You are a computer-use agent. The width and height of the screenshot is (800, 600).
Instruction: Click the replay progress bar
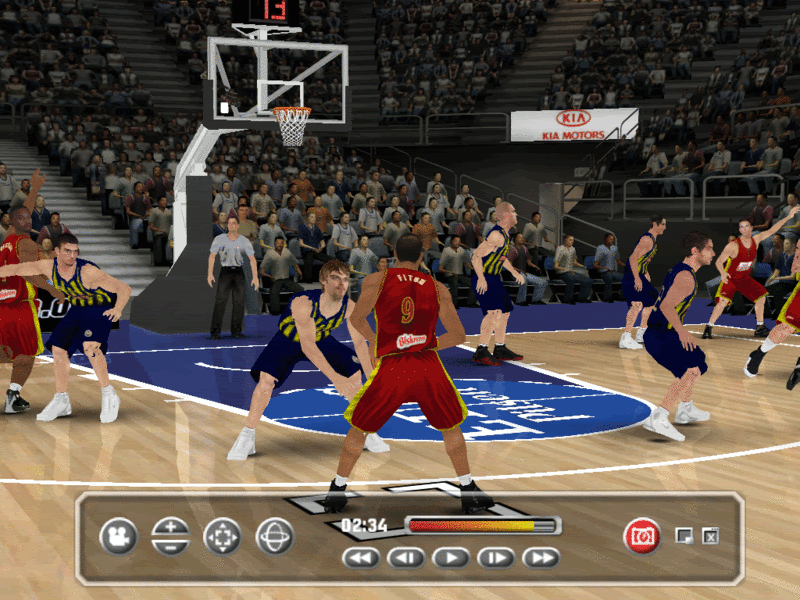tap(482, 525)
